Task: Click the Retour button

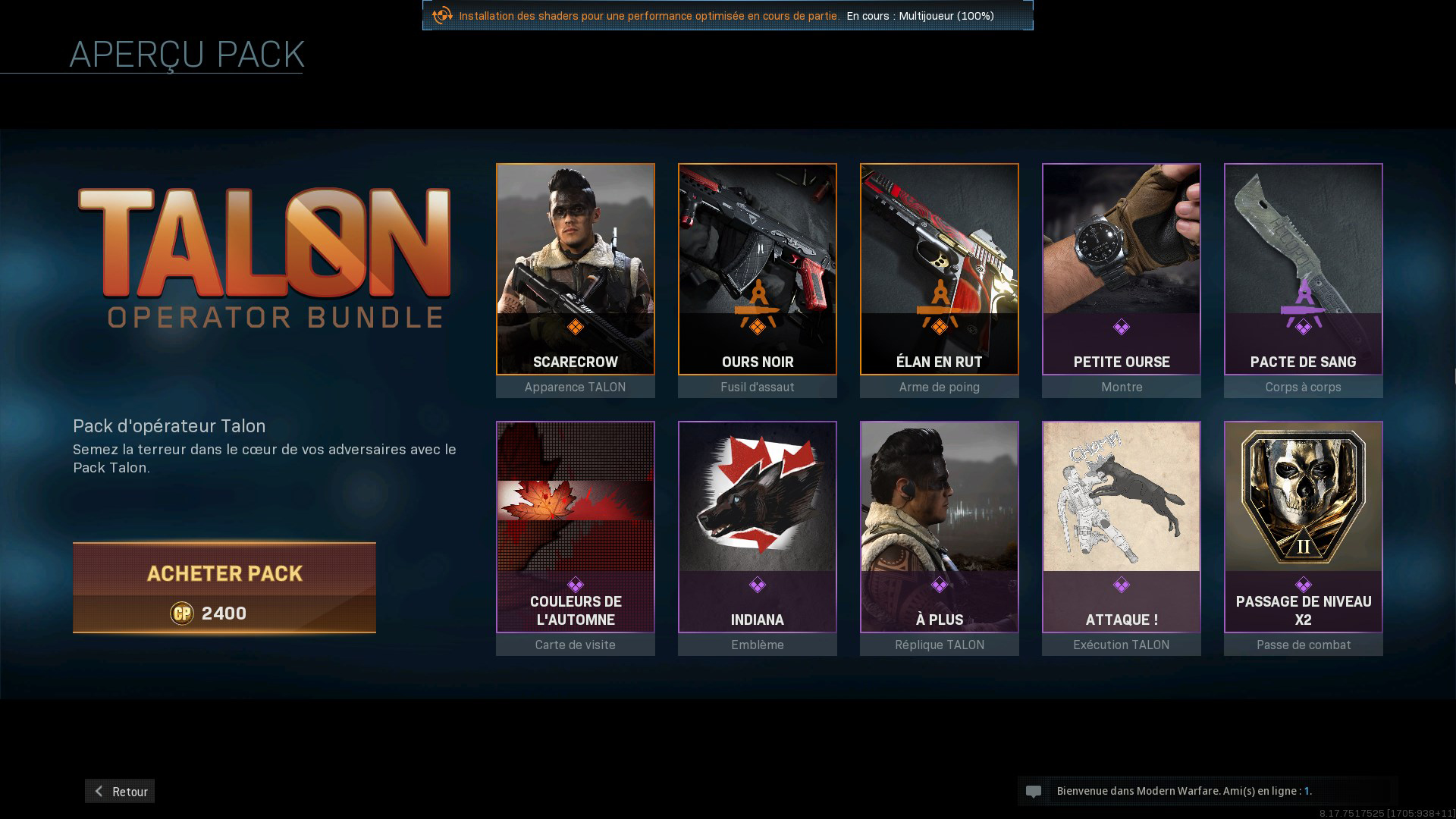Action: (x=119, y=791)
